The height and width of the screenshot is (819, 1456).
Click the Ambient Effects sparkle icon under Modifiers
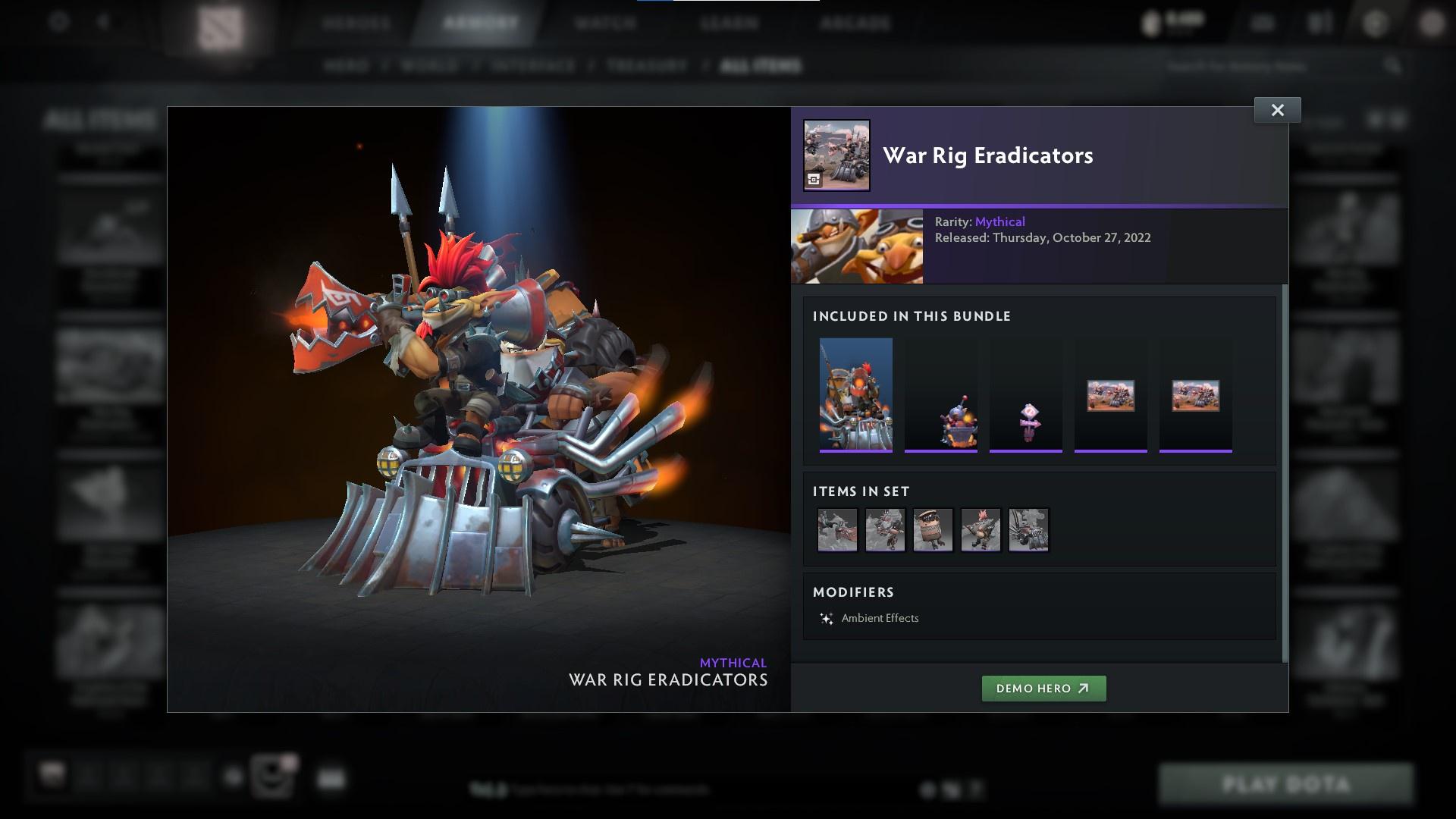827,618
